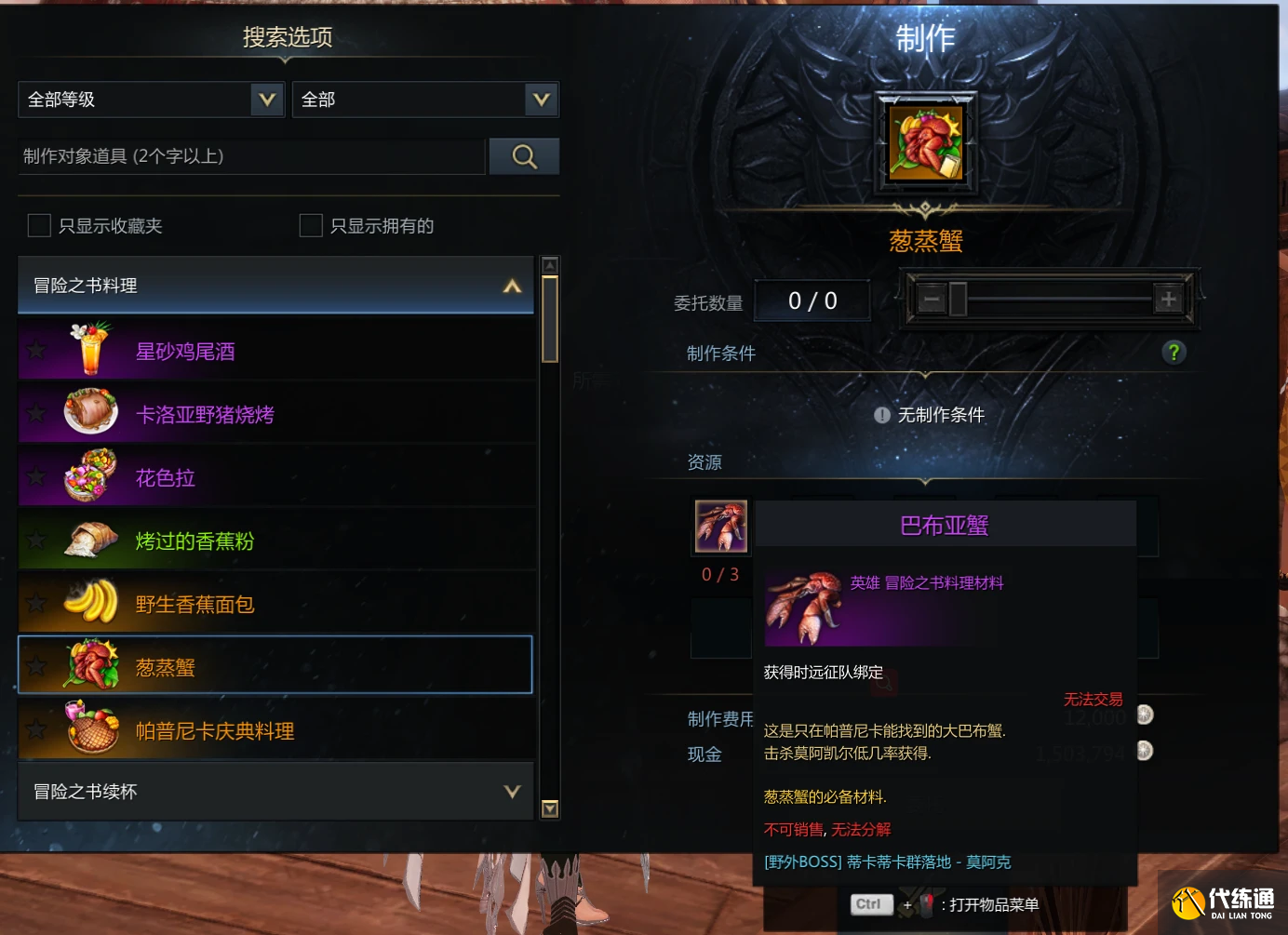Click the search magnifying glass icon
Screen dimensions: 1288x935
[523, 156]
